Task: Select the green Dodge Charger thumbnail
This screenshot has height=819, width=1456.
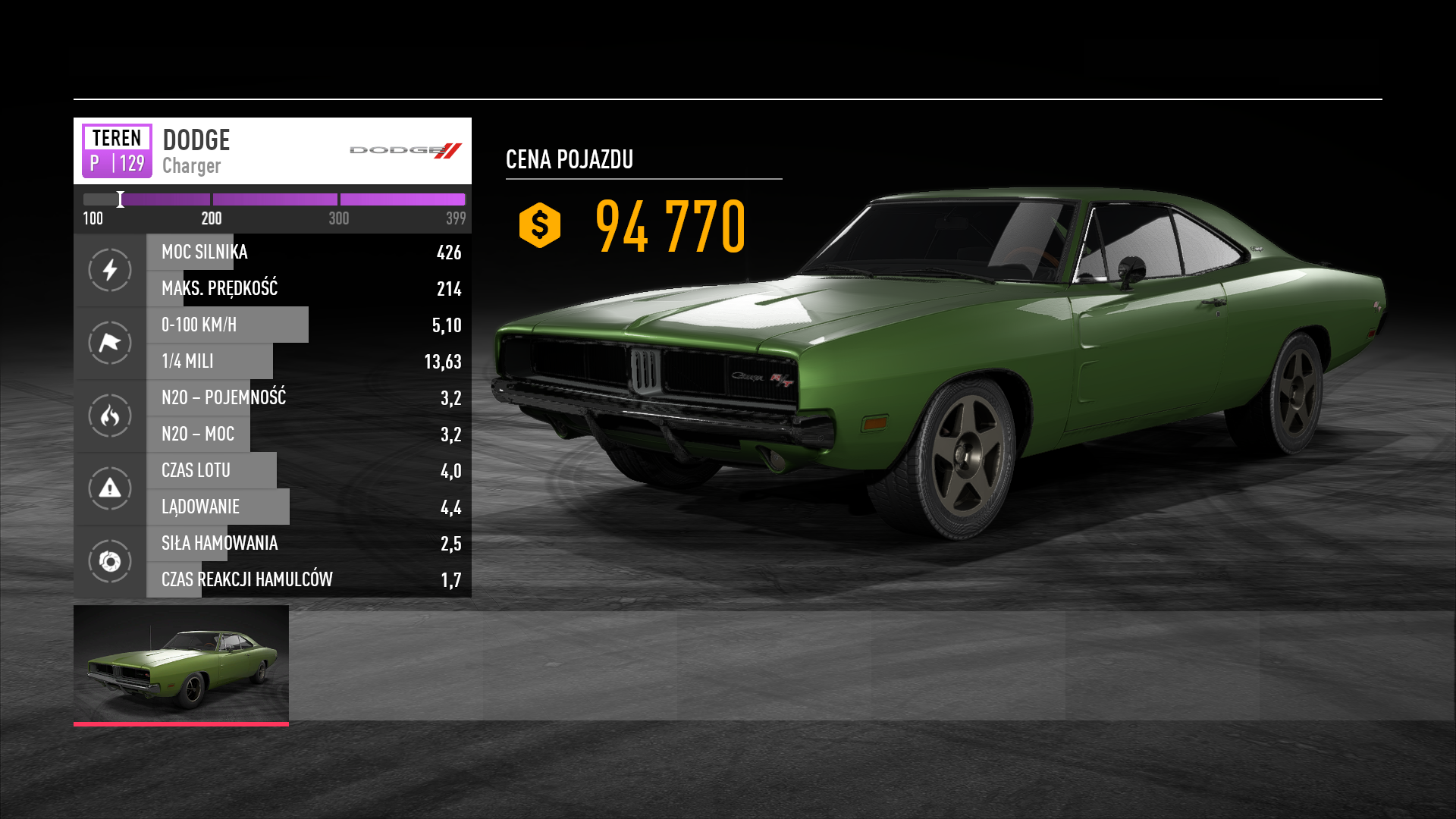Action: (181, 664)
